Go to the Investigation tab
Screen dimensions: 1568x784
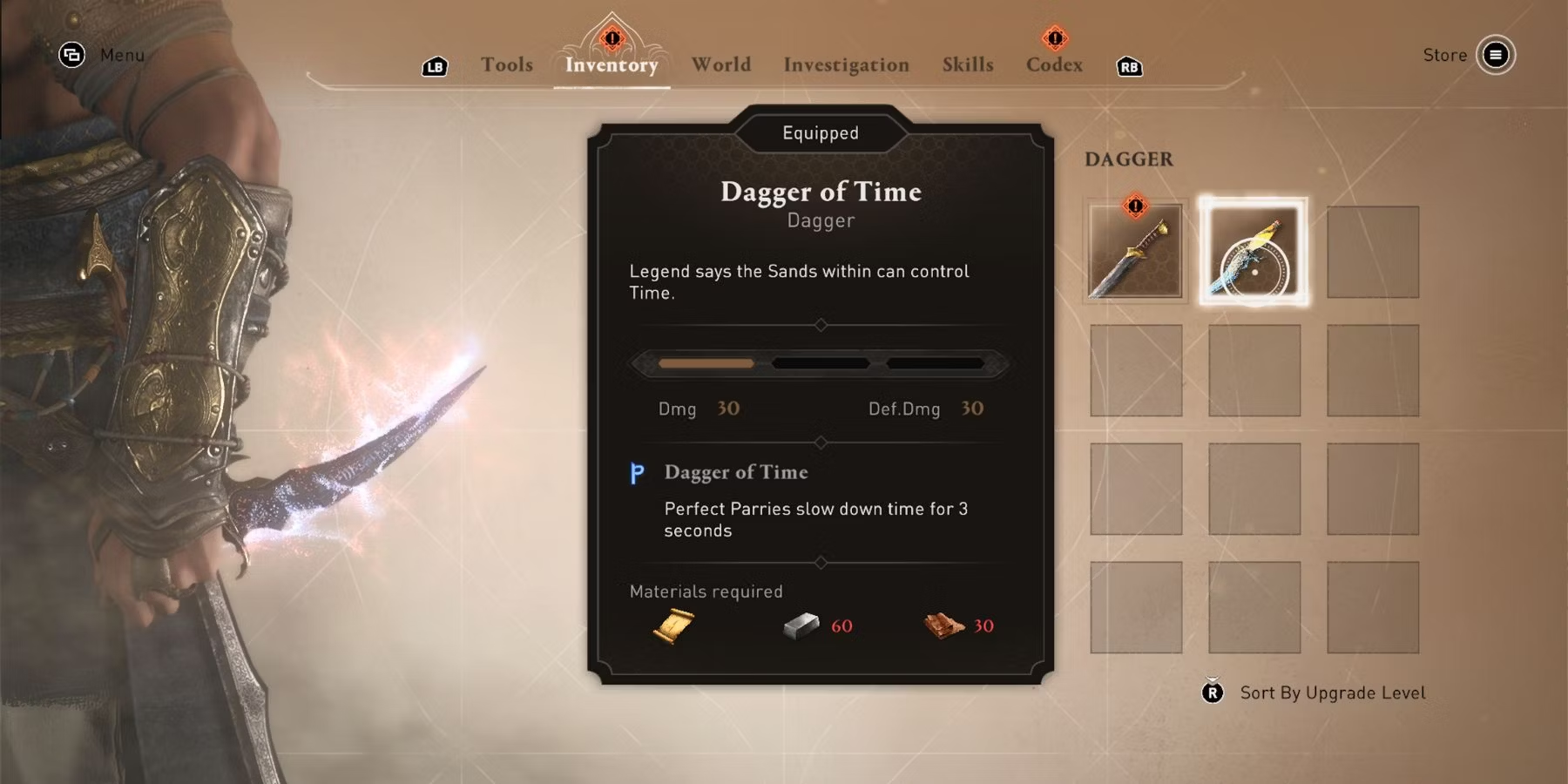pyautogui.click(x=846, y=64)
